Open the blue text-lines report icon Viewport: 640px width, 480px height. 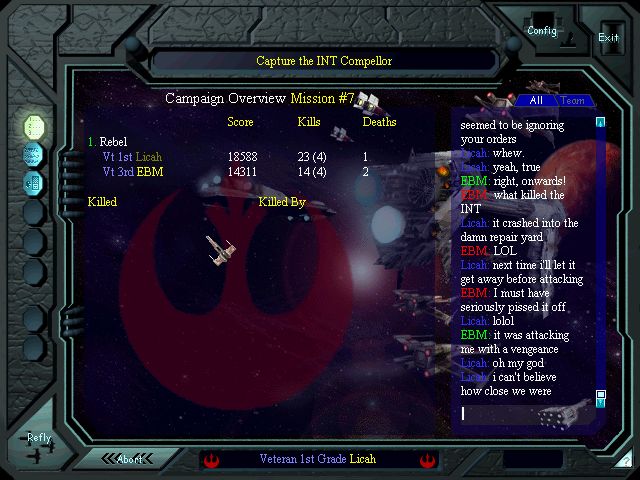tap(34, 154)
